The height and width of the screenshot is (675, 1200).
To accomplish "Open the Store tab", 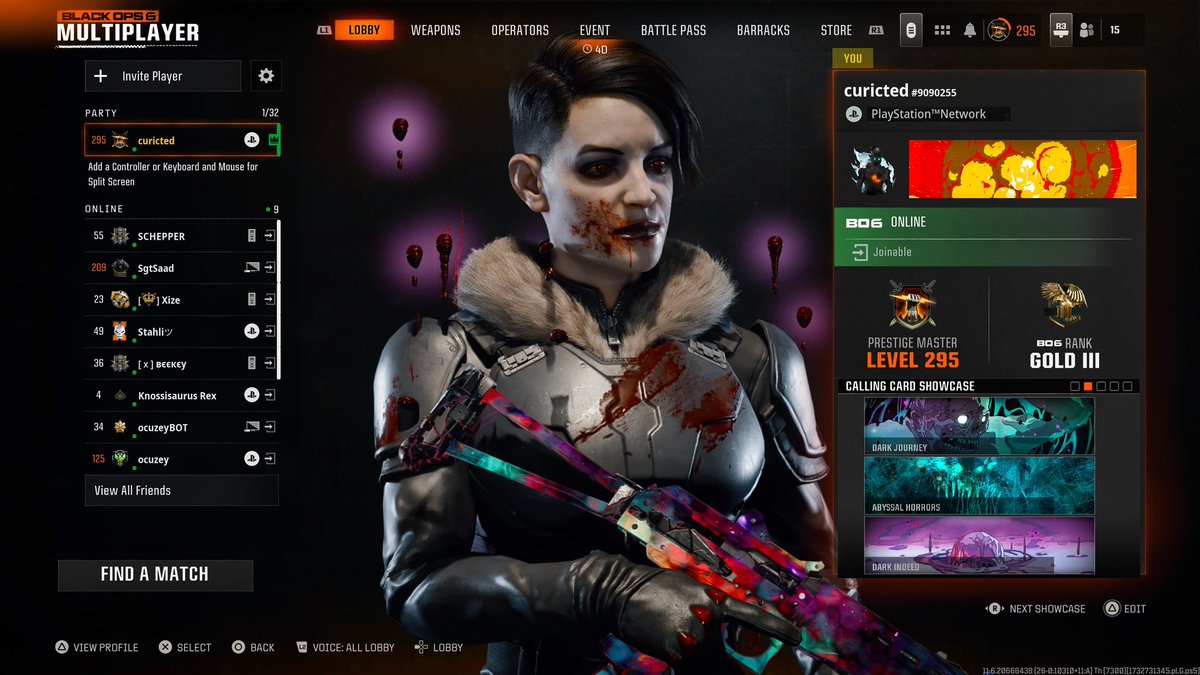I will (836, 30).
